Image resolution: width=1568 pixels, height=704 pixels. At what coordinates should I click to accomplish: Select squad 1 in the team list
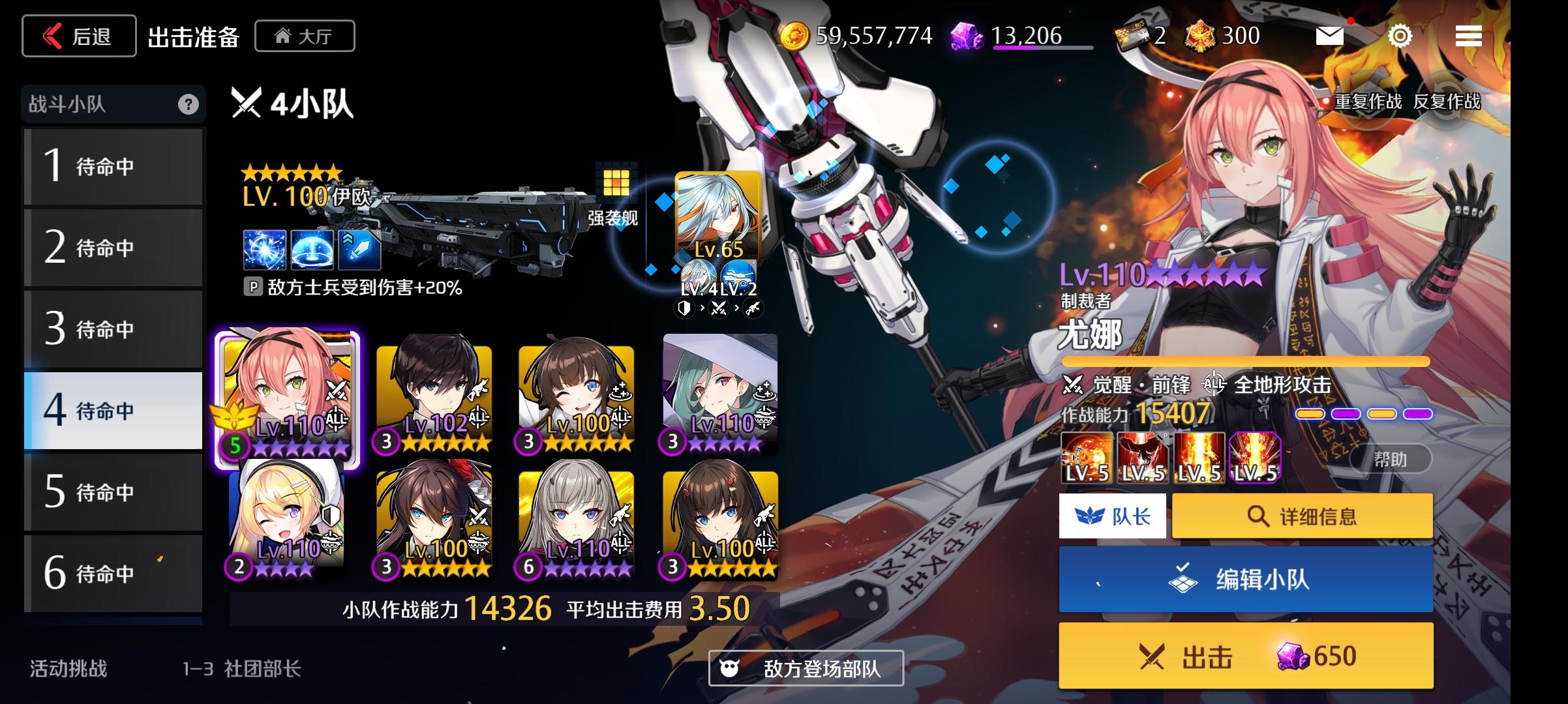click(113, 166)
